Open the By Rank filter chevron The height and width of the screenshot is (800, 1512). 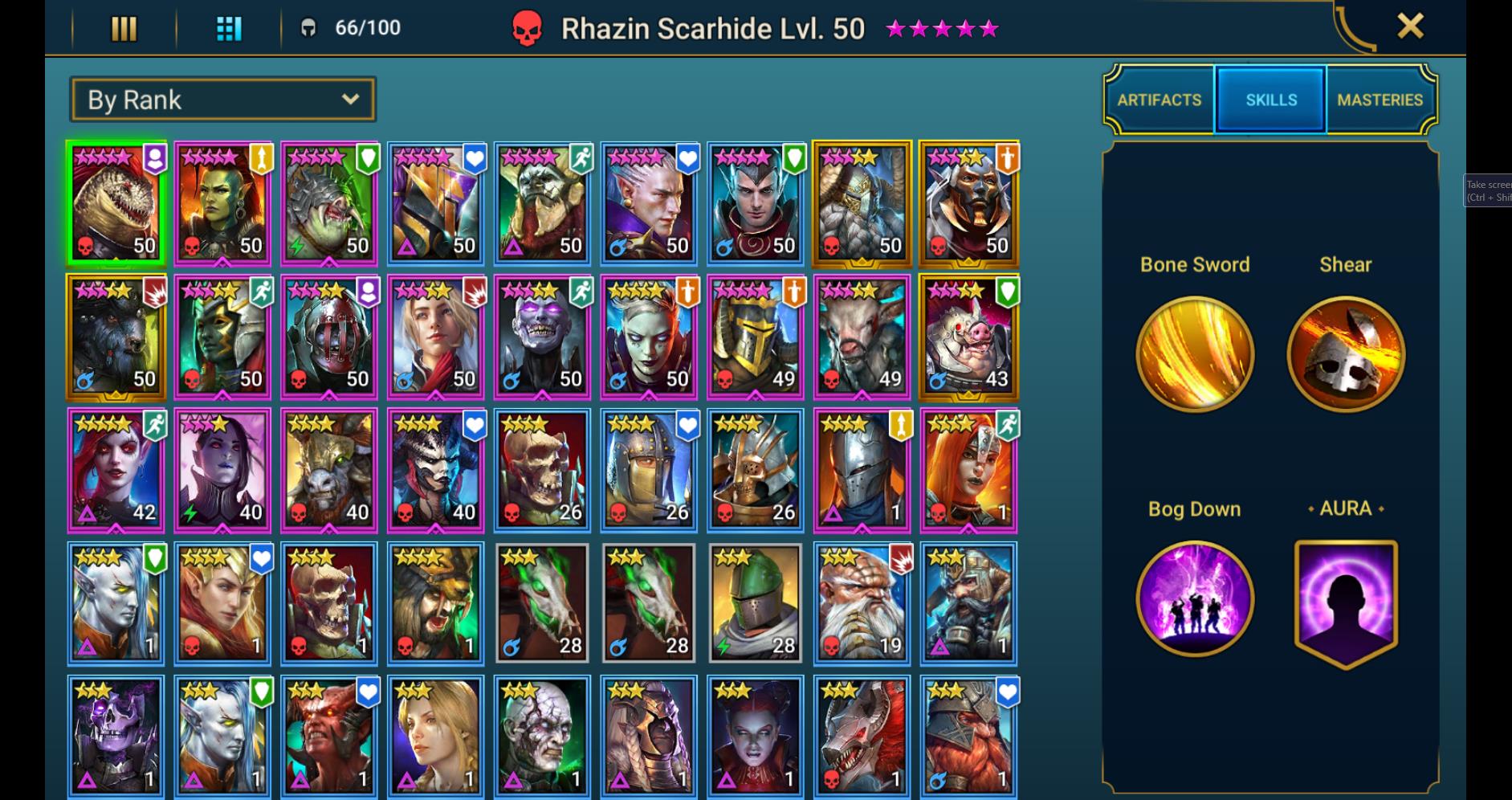tap(350, 99)
